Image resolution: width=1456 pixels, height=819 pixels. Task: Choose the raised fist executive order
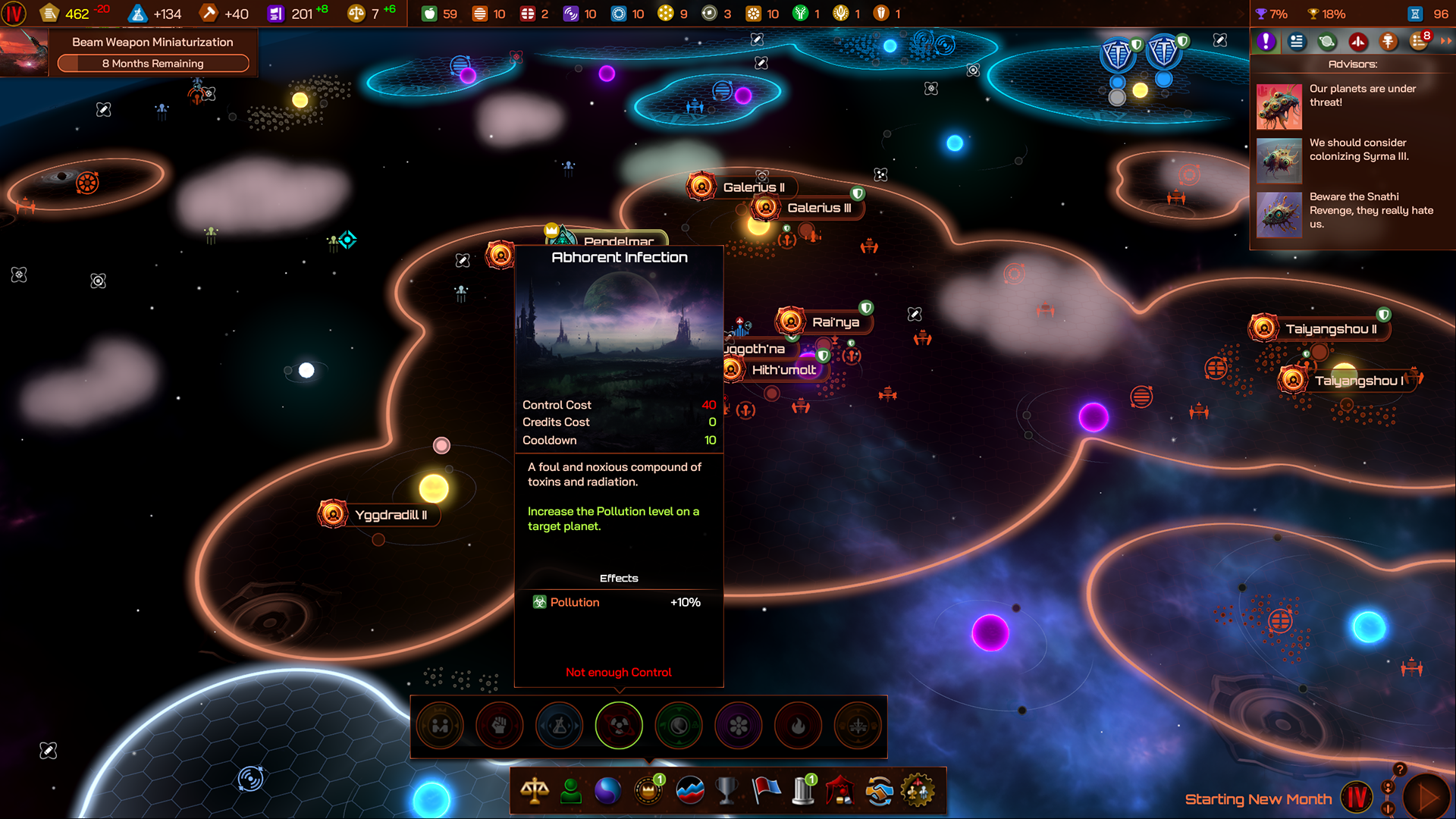pyautogui.click(x=499, y=726)
